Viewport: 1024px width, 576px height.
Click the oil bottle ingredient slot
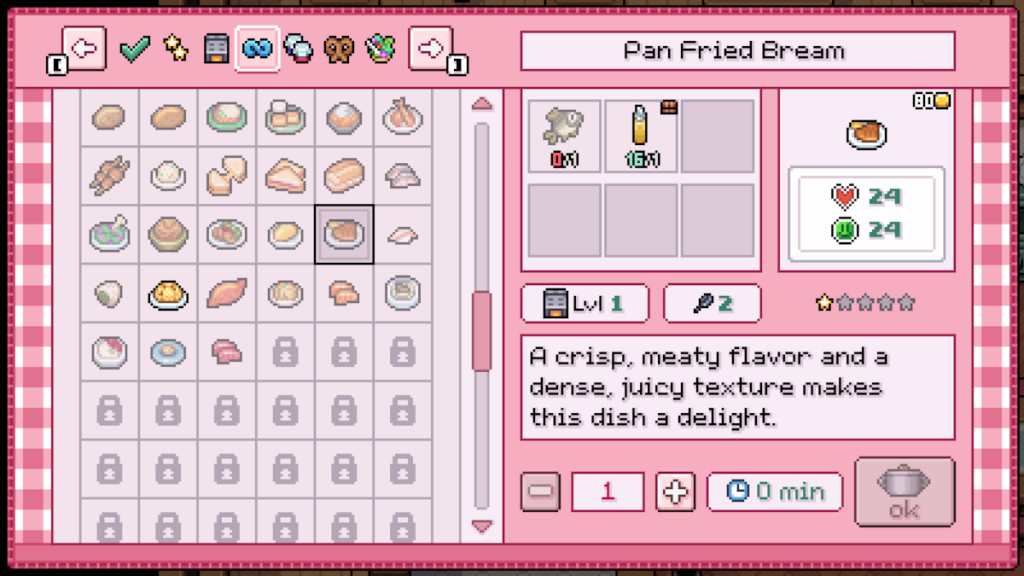point(641,135)
